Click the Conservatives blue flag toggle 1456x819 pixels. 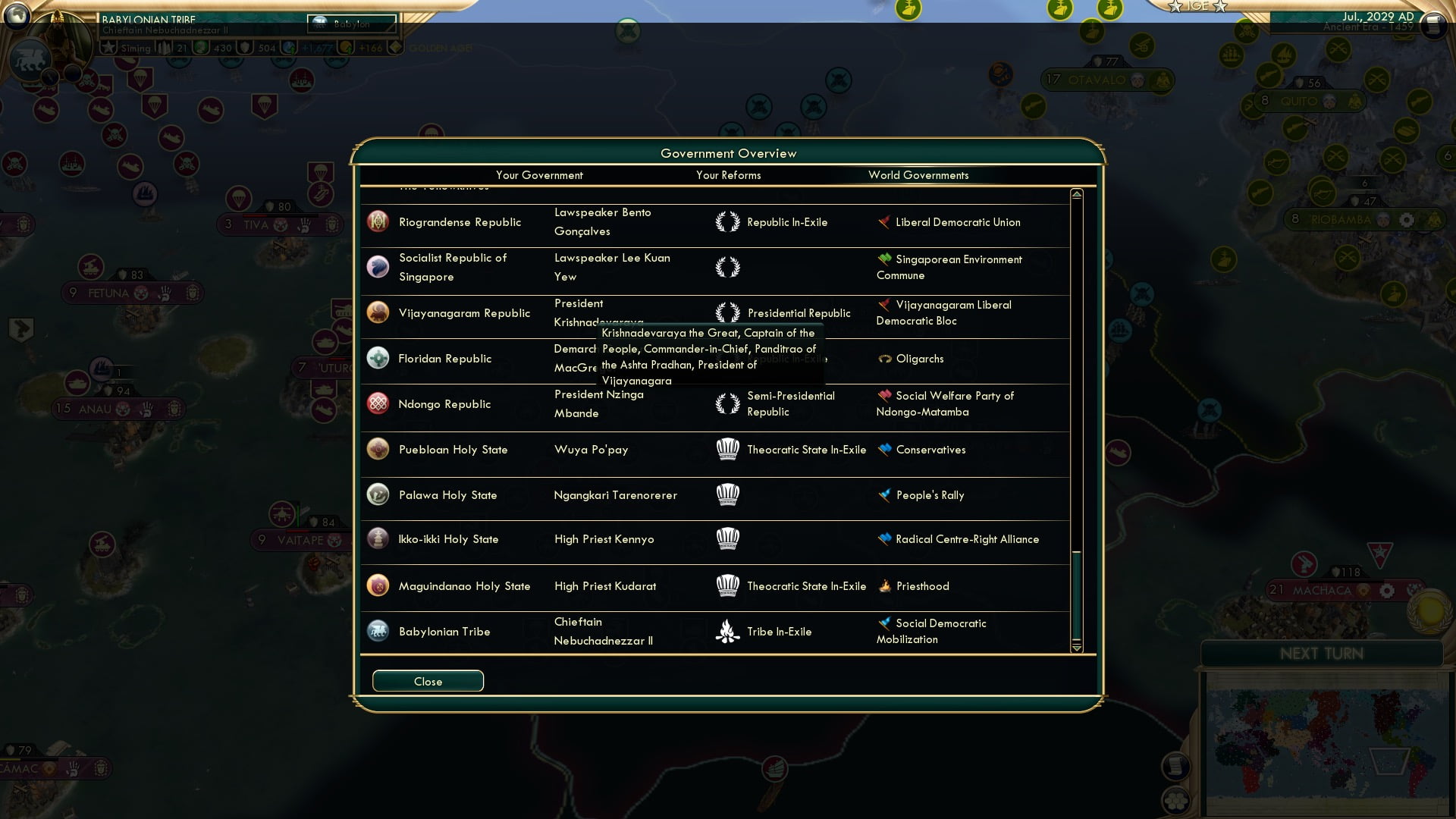(884, 449)
